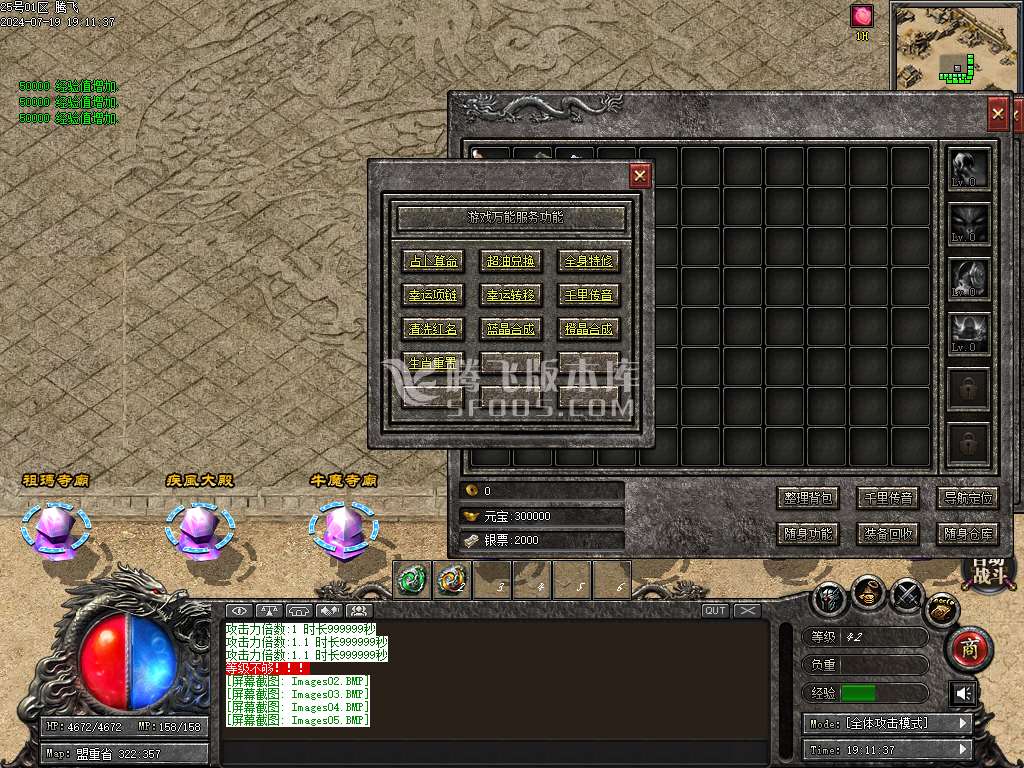Choose the 占卜算命 fortune-telling service

pos(433,261)
